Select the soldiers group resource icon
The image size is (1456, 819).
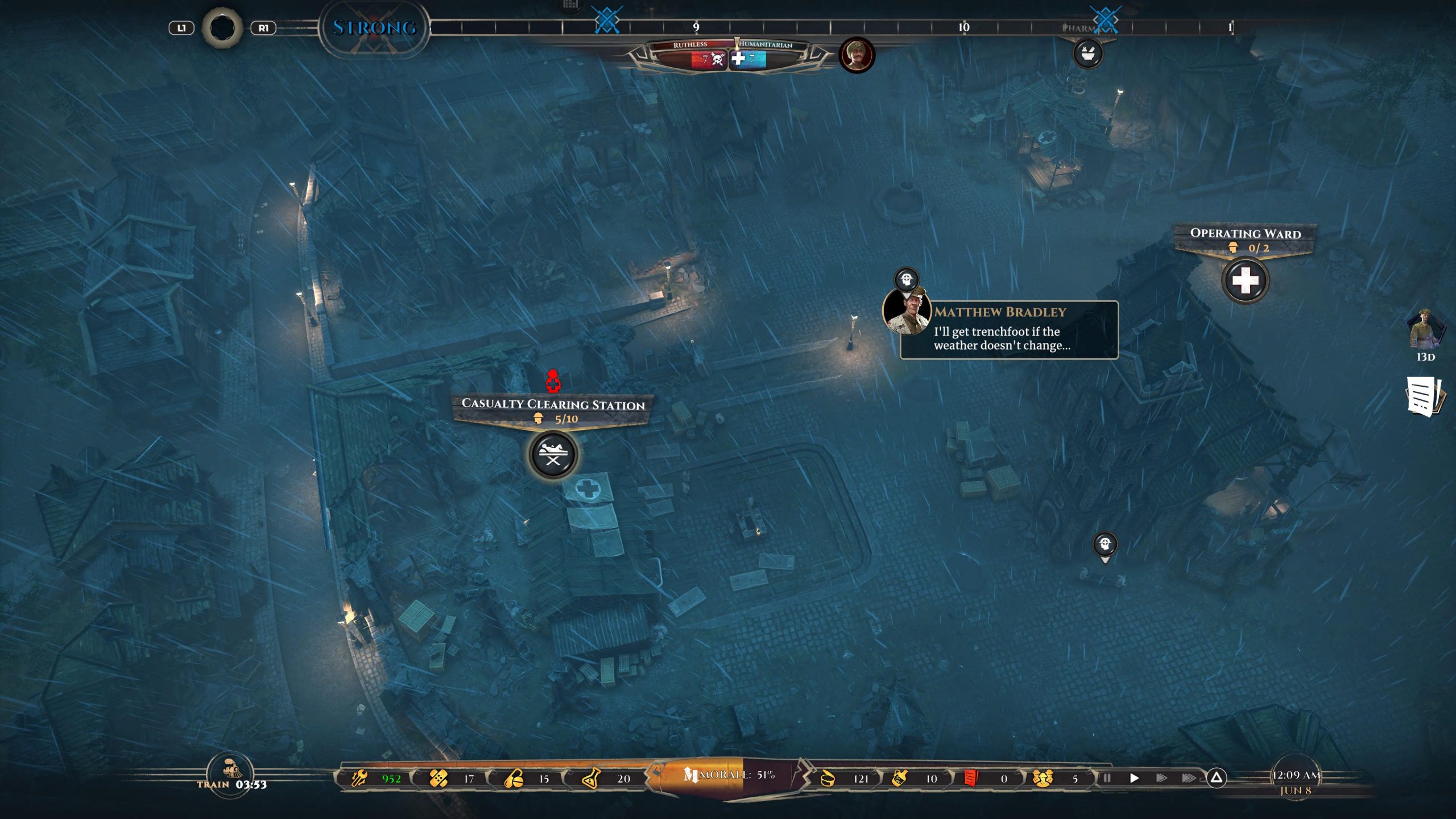1042,778
